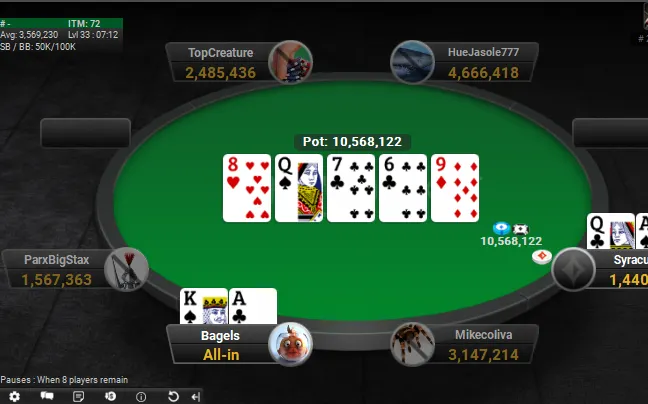Show the tournament info icon

point(141,396)
